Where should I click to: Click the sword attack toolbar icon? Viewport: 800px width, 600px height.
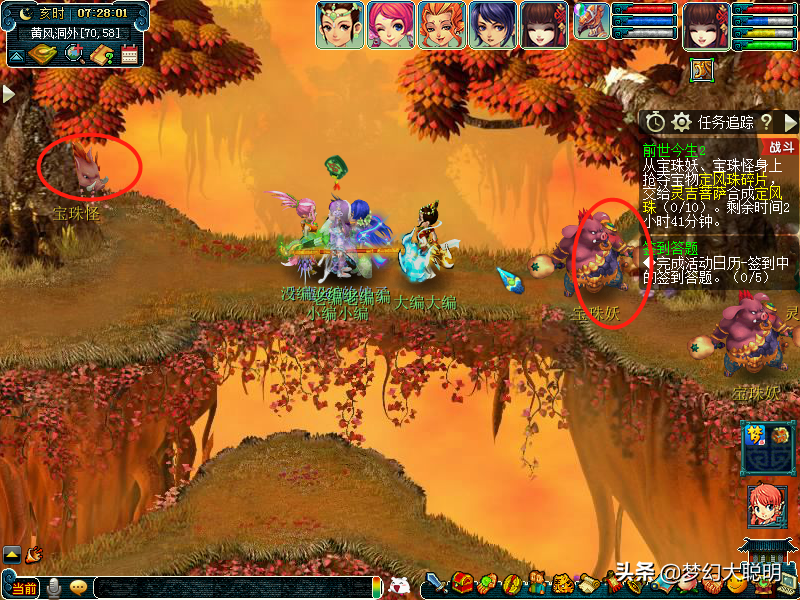click(435, 583)
